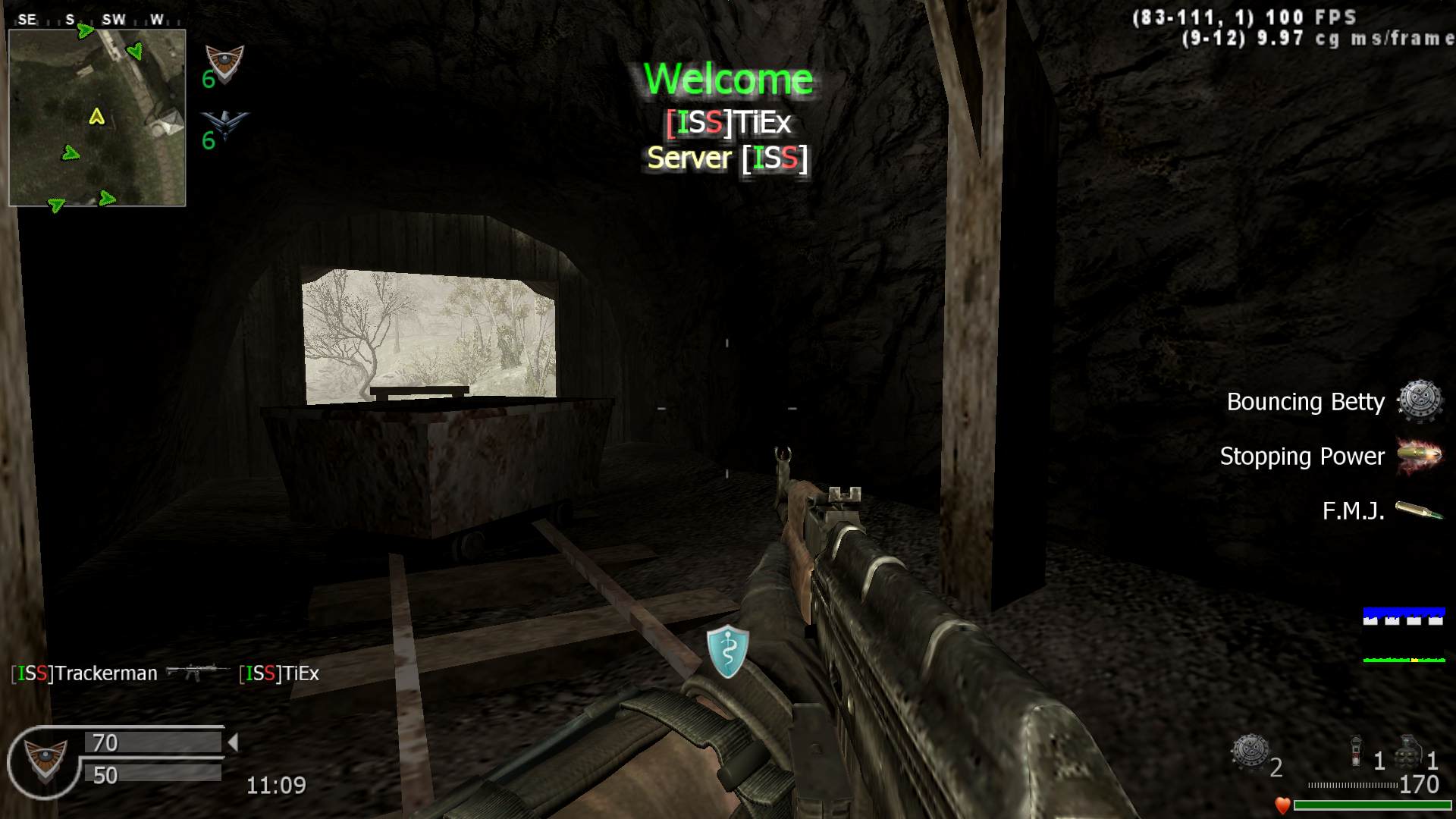Click the F.M.J. bullet perk icon
This screenshot has height=819, width=1456.
(x=1419, y=511)
